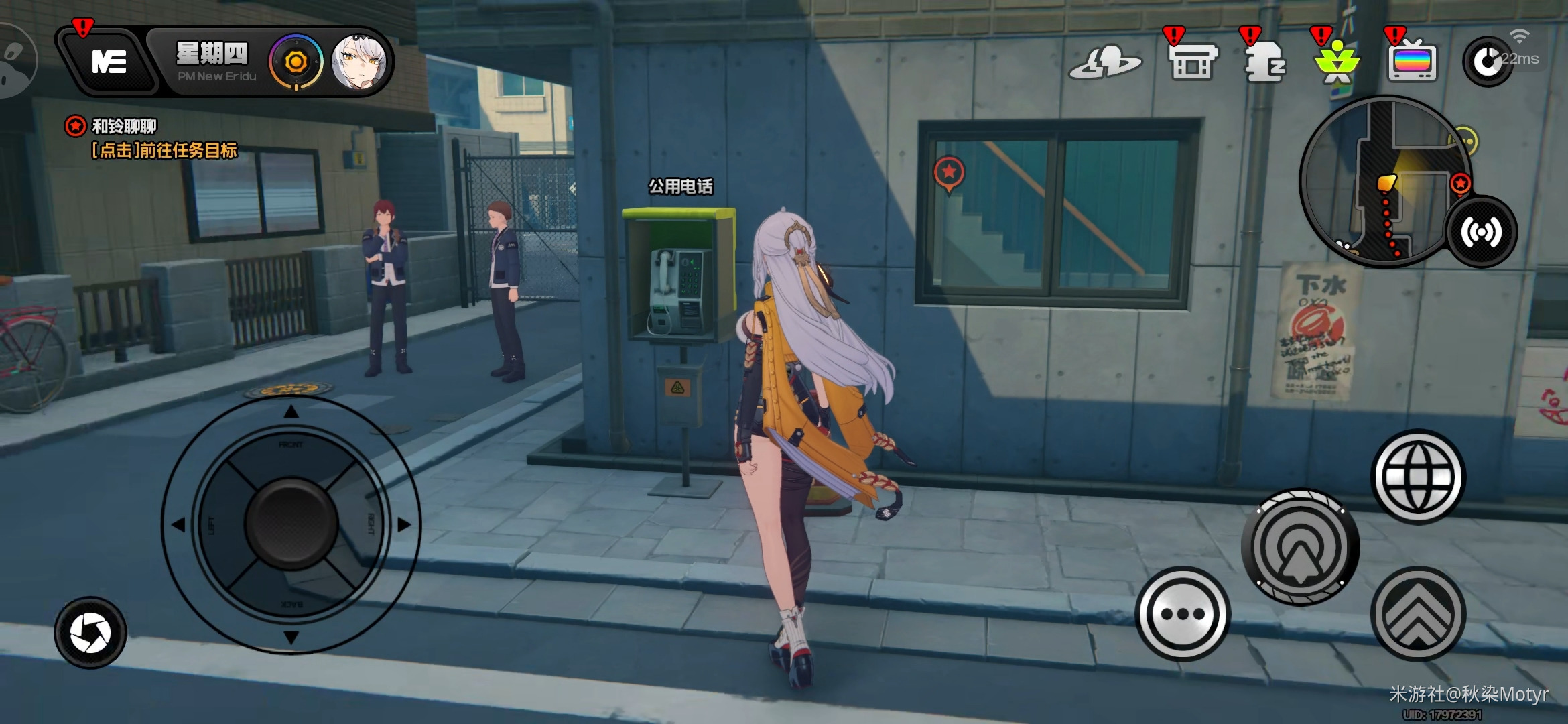Tap the joystick's up arrow
Image resolution: width=1568 pixels, height=724 pixels.
(x=291, y=412)
